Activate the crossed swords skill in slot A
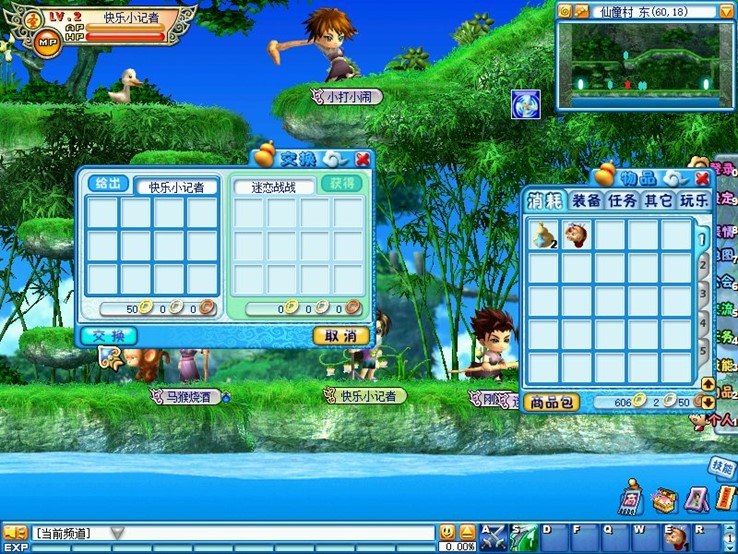This screenshot has width=738, height=554. 491,537
